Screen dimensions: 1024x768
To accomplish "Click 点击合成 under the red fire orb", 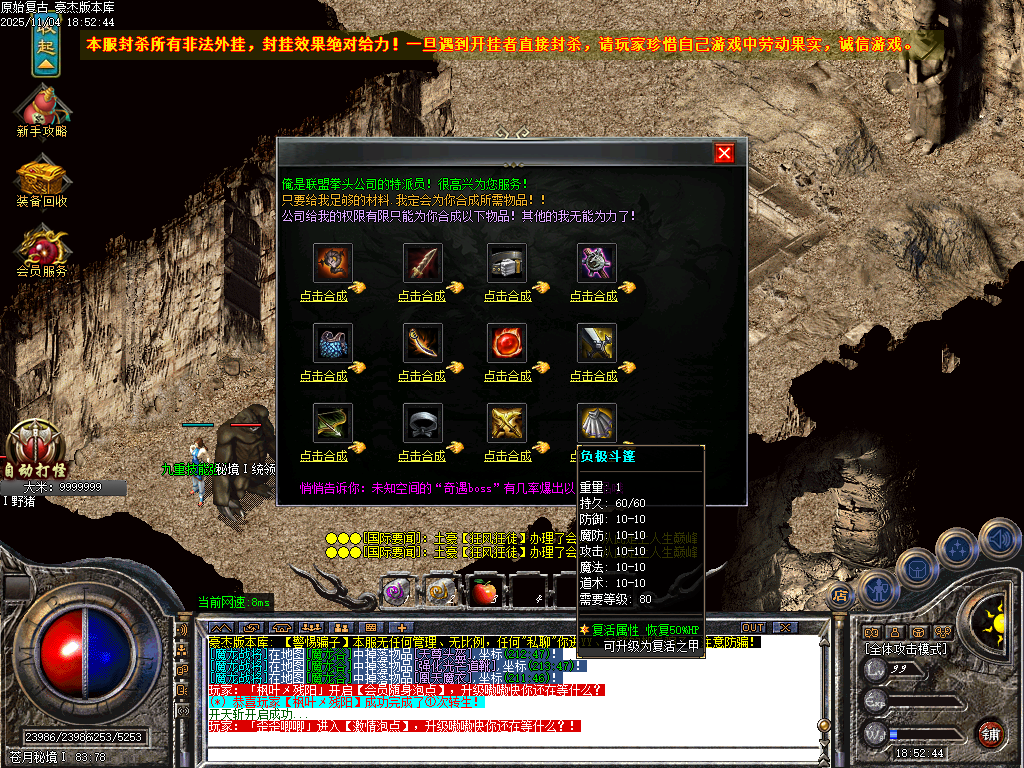I will click(x=507, y=376).
